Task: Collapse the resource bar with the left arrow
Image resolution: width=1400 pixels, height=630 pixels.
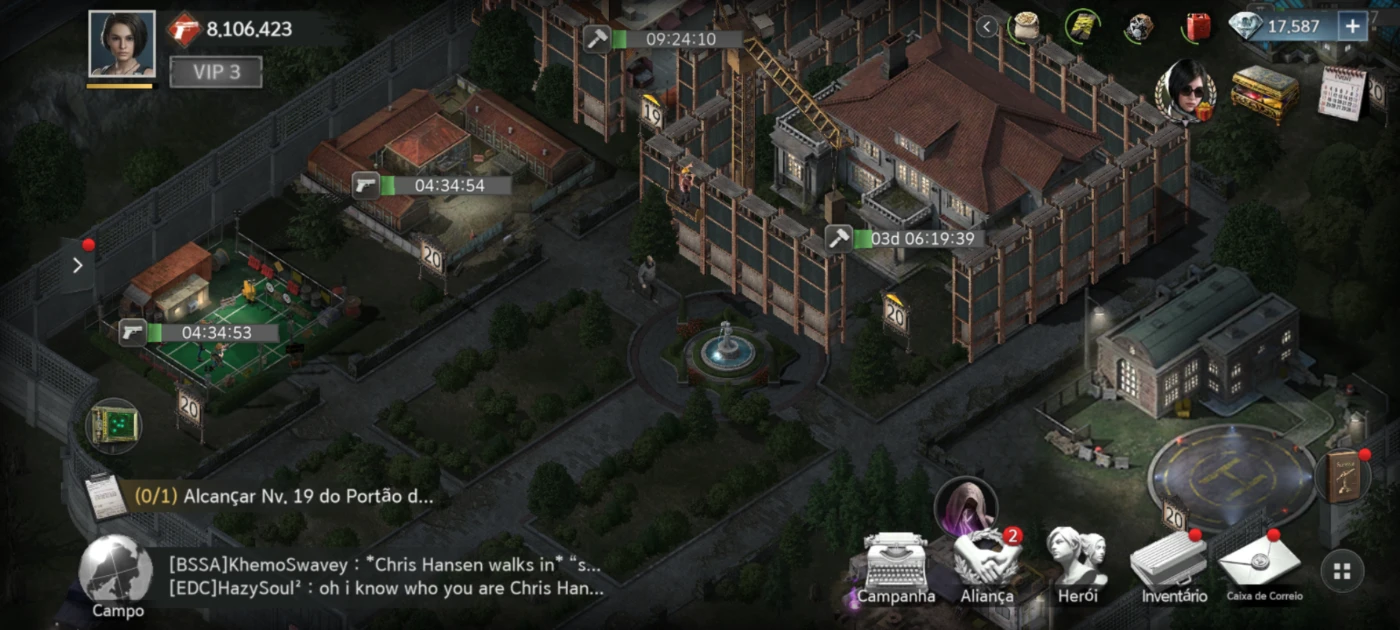Action: 988,27
